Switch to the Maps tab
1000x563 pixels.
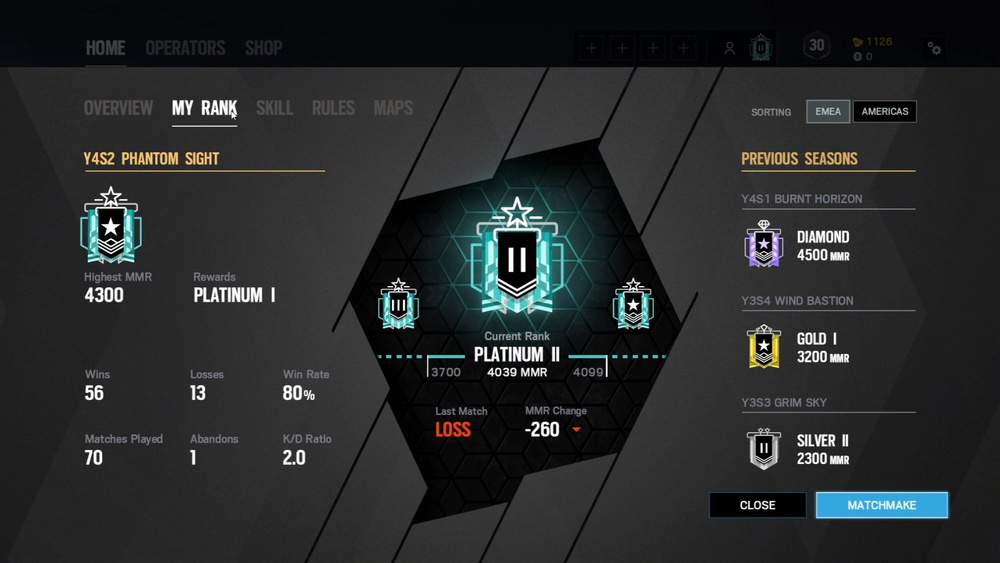393,108
